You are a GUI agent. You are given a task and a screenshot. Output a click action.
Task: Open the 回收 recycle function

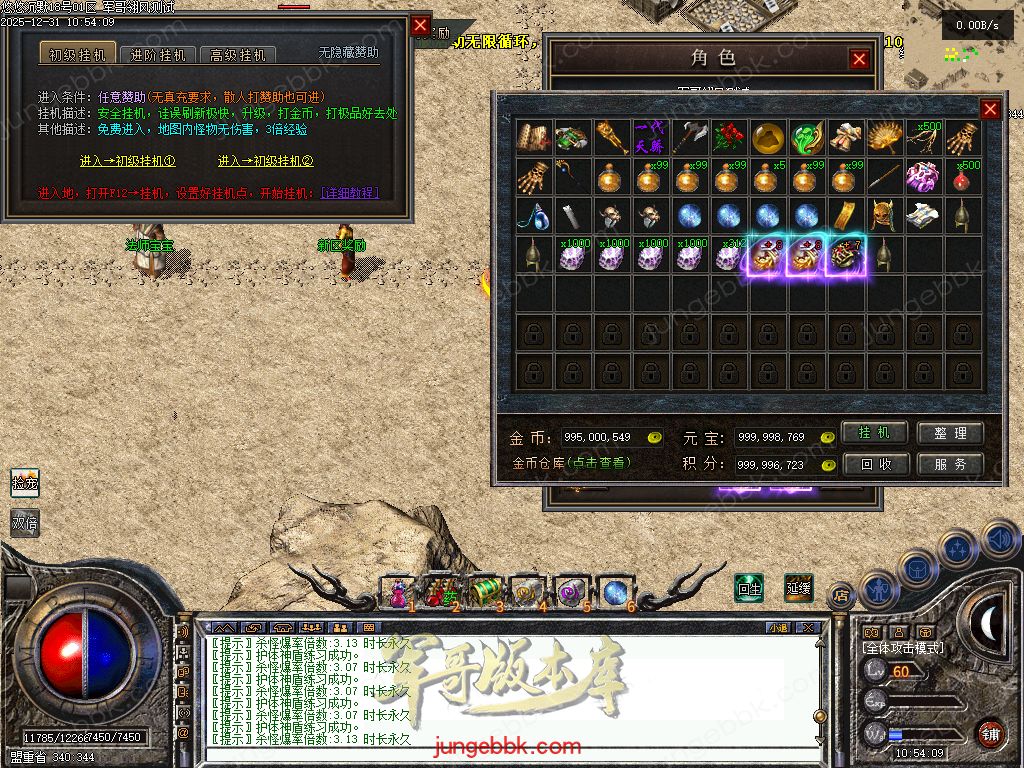(874, 464)
